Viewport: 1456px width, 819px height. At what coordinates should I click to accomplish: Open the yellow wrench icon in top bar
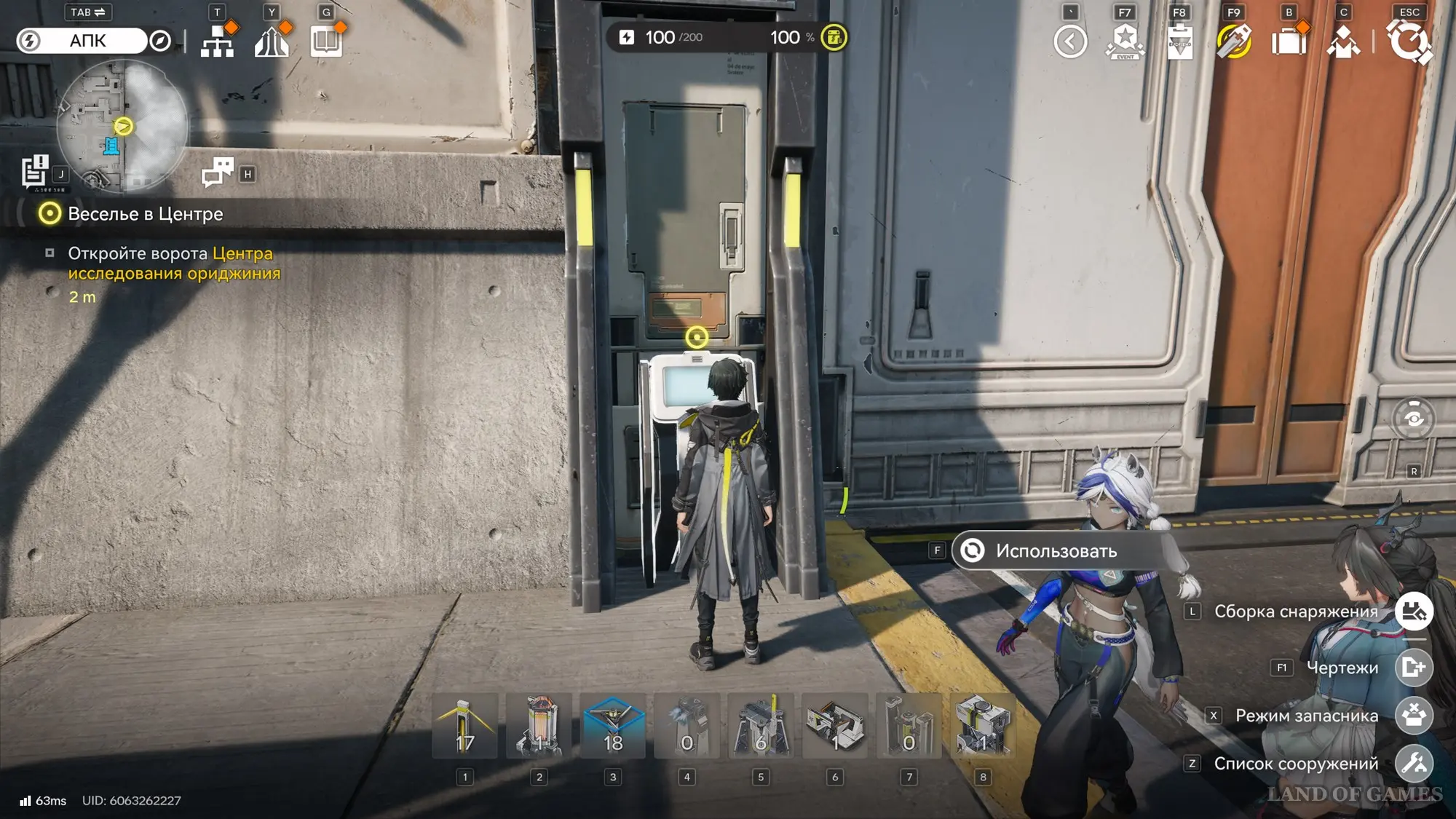click(1234, 41)
